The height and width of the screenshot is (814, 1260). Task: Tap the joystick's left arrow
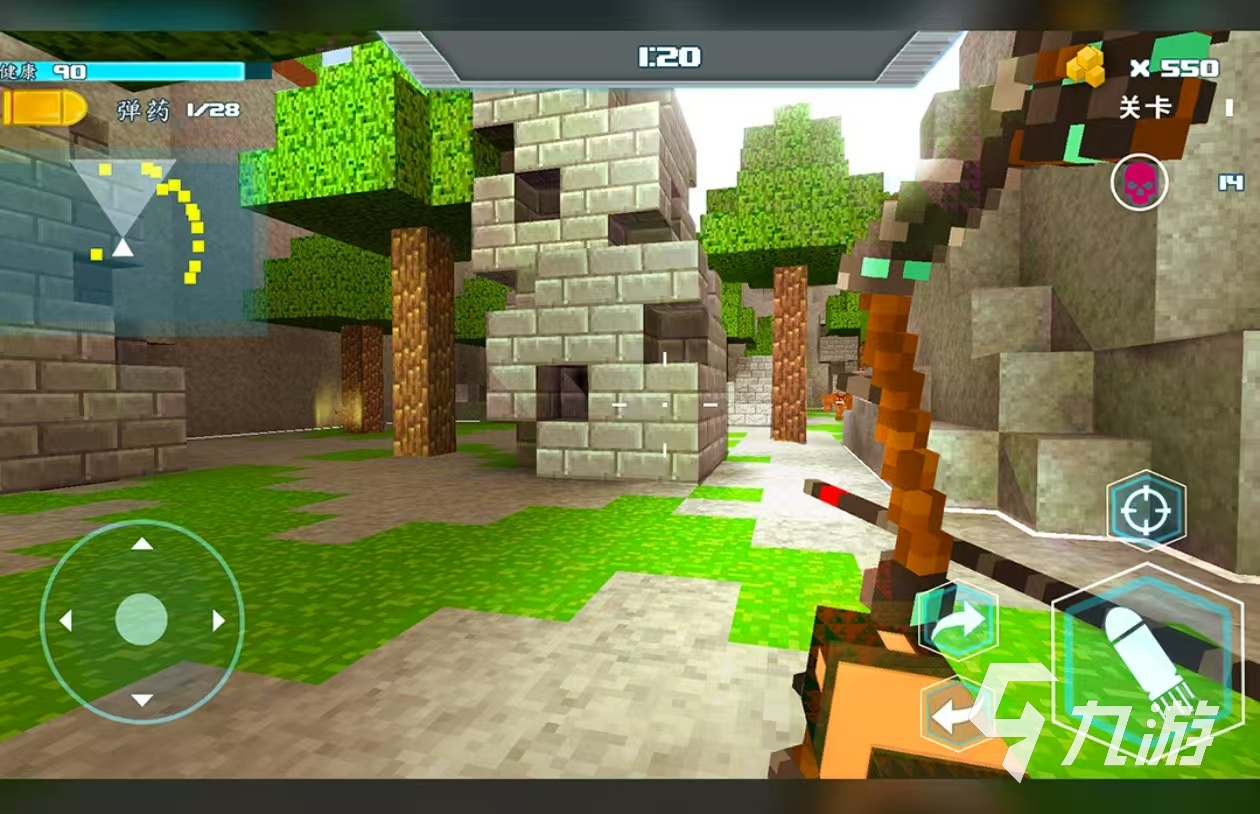(66, 622)
